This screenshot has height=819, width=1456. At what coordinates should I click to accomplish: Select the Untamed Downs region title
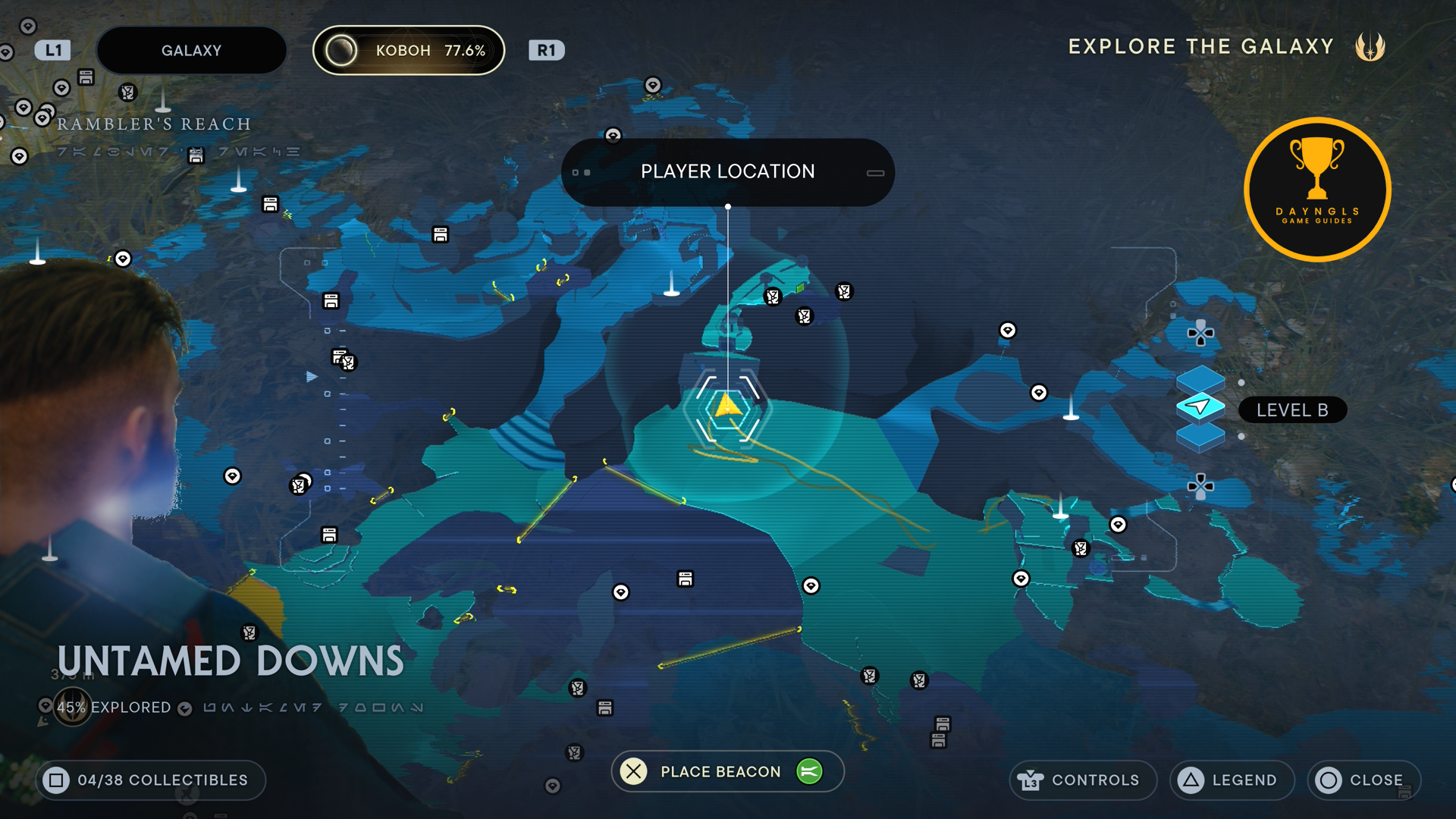(x=231, y=661)
